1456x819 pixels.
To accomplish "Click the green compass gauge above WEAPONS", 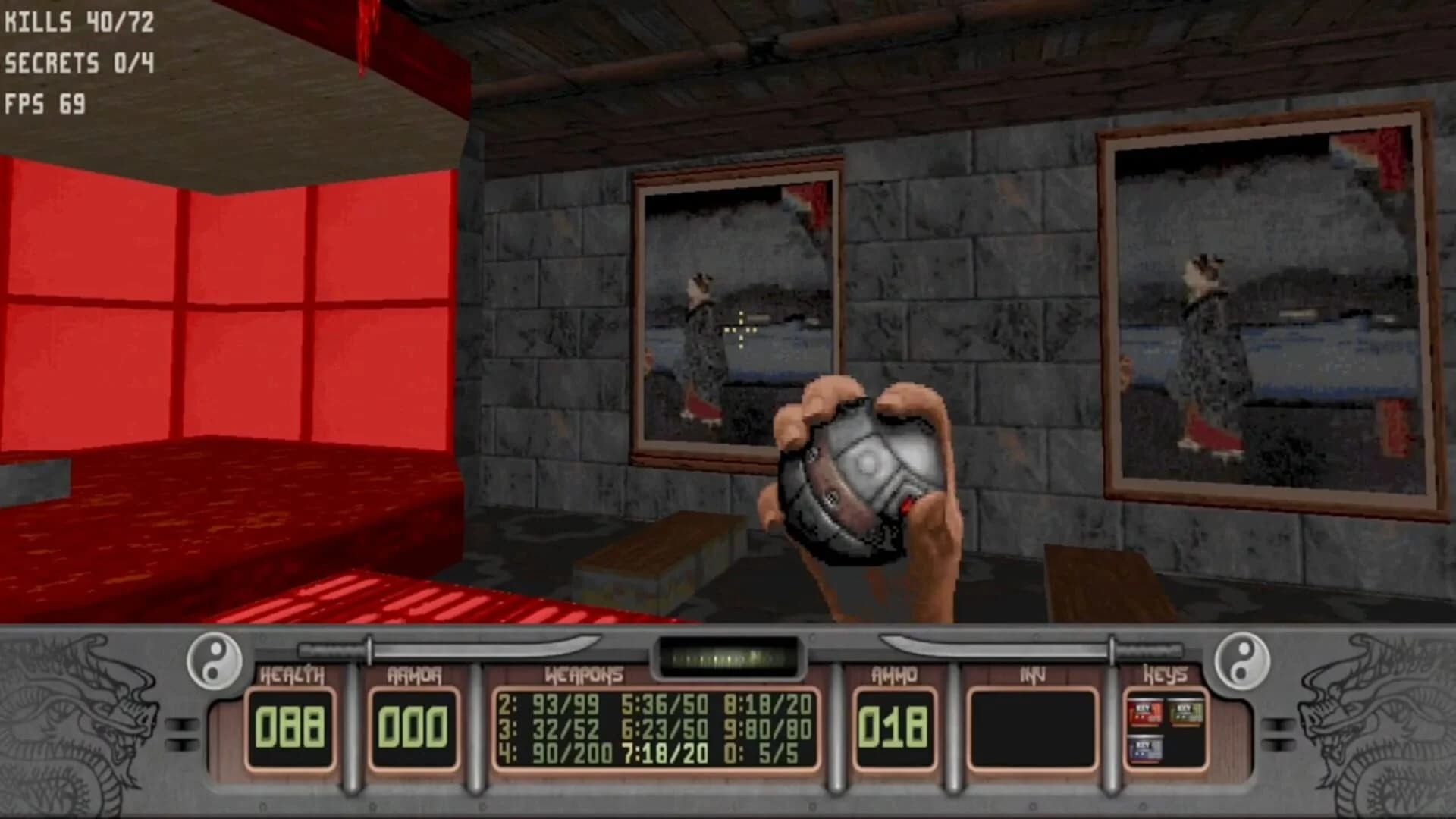I will pyautogui.click(x=728, y=654).
